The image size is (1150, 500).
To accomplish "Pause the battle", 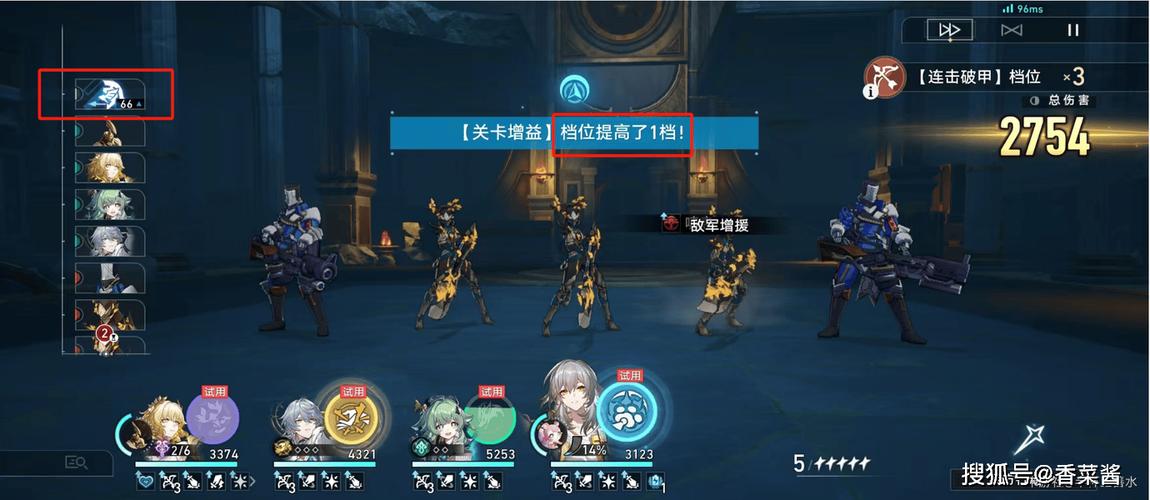I will tap(1073, 30).
